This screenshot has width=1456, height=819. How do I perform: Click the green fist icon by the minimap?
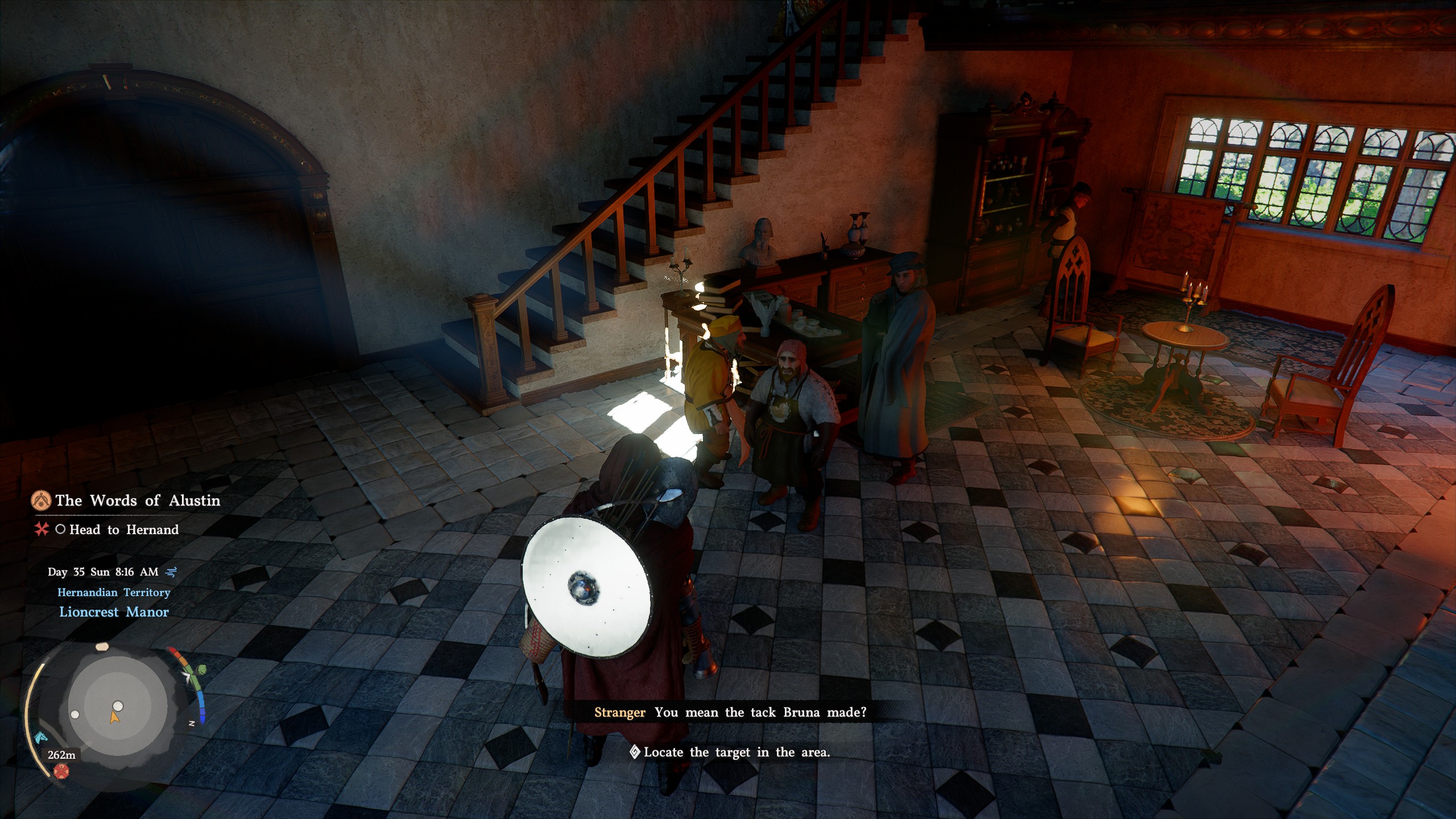tap(200, 671)
